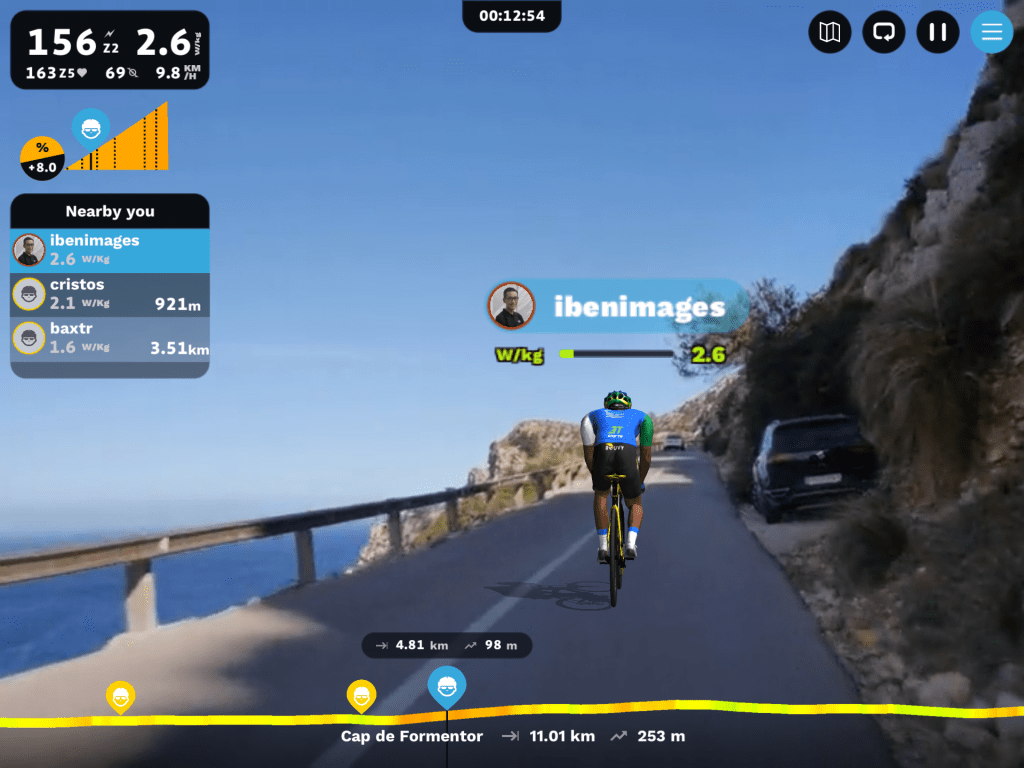
Task: Open the route map view
Action: click(x=829, y=32)
